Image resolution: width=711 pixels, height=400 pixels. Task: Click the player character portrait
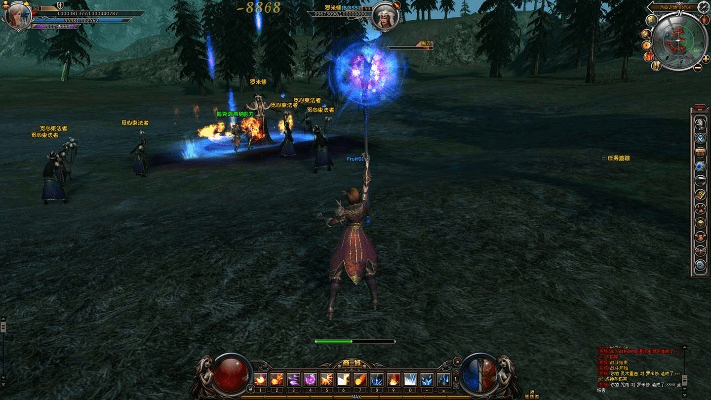[x=16, y=15]
